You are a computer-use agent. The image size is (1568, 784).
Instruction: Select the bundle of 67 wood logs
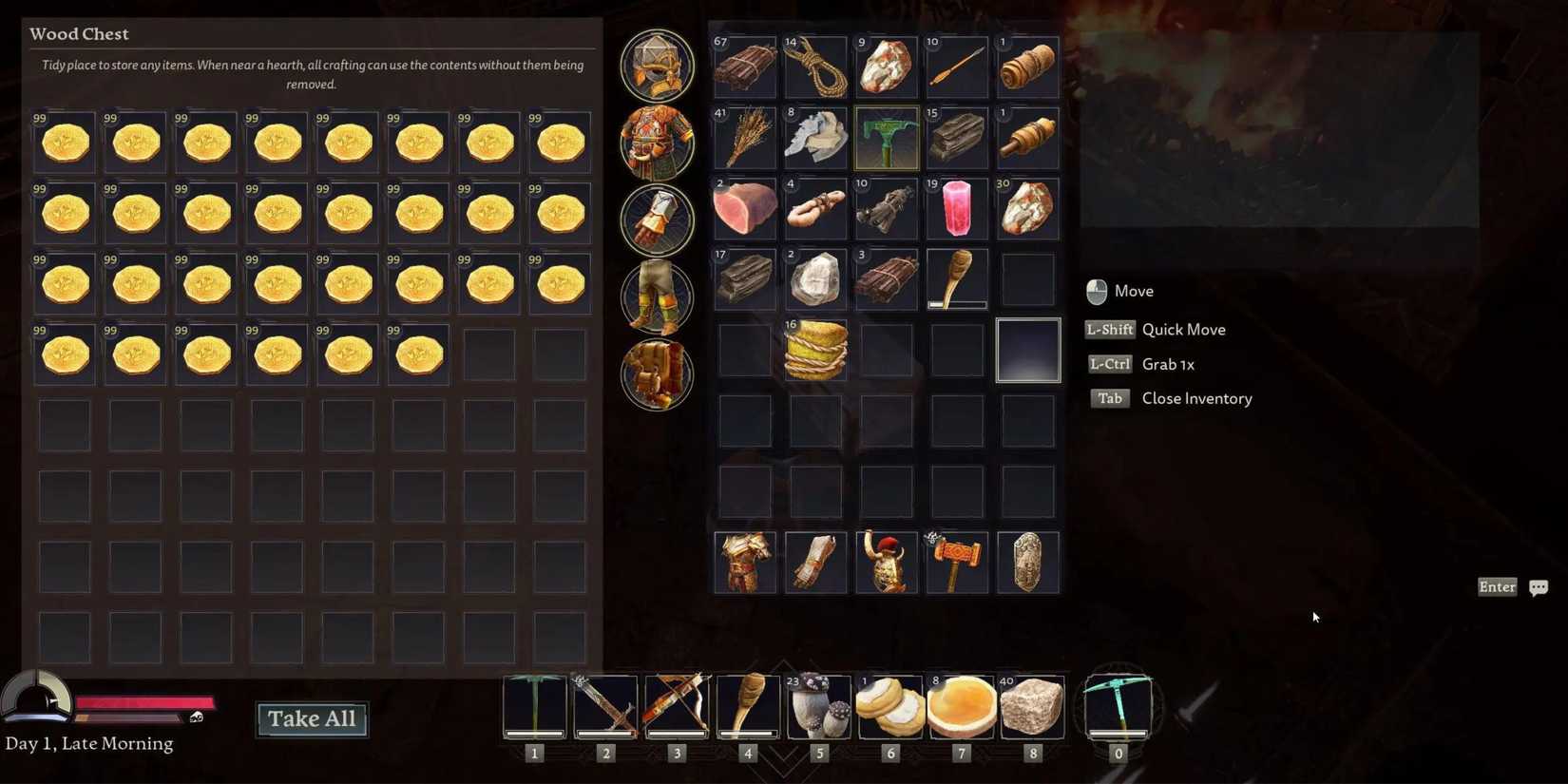click(744, 67)
